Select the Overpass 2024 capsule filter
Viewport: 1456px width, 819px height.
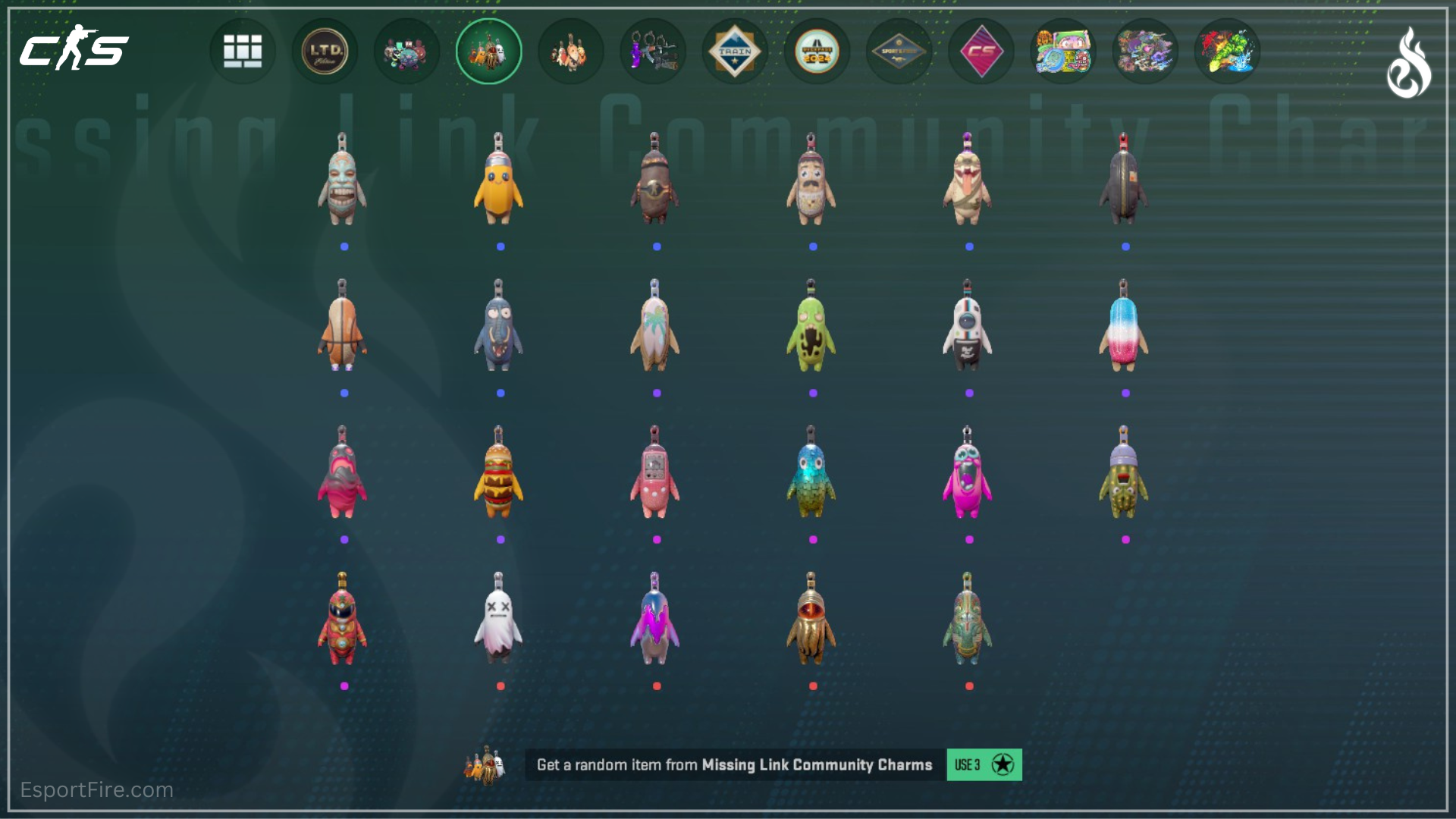coord(816,50)
